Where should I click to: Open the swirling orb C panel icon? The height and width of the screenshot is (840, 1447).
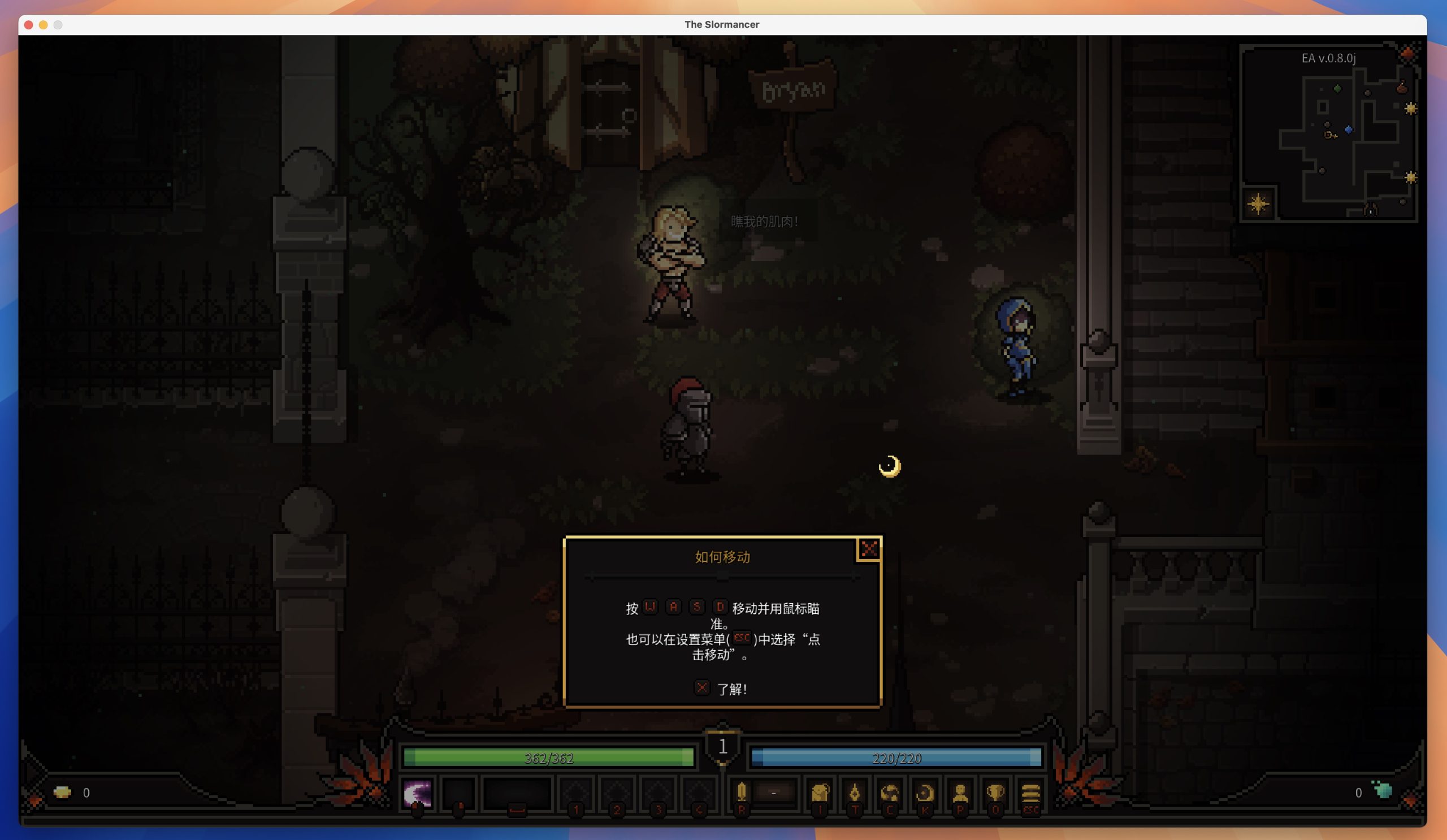pyautogui.click(x=890, y=794)
